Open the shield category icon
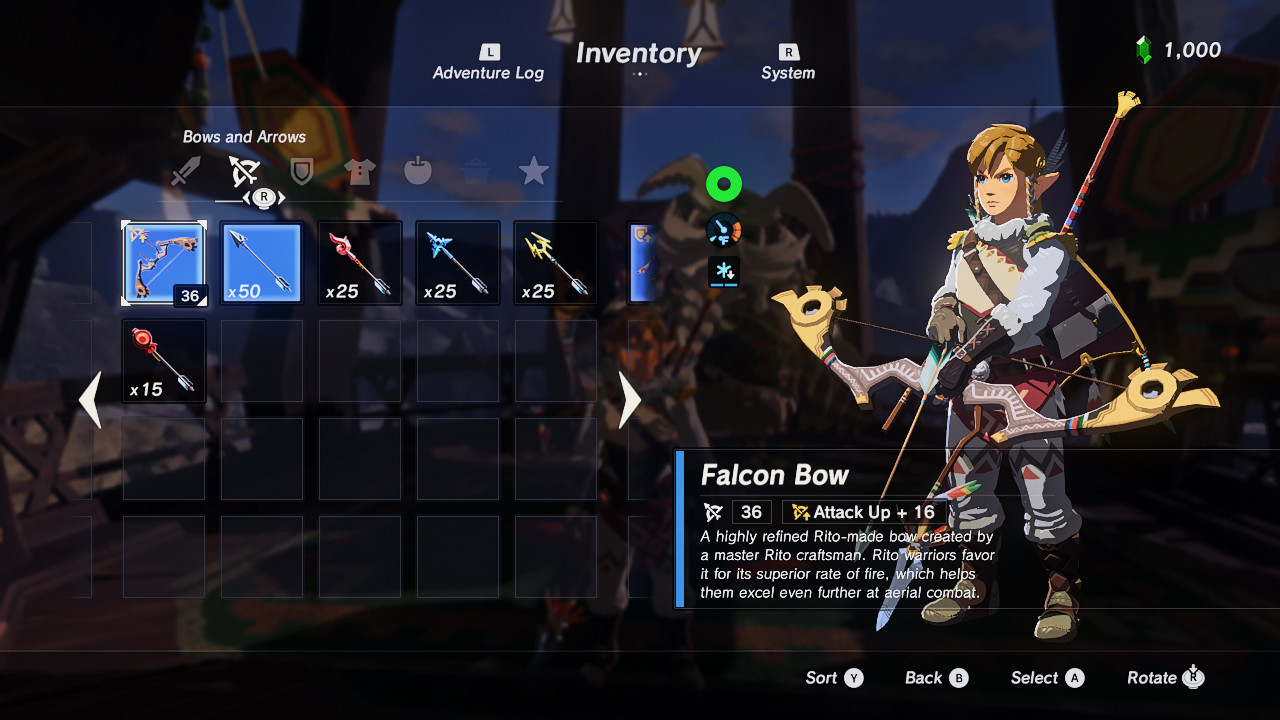Image resolution: width=1280 pixels, height=720 pixels. [301, 170]
